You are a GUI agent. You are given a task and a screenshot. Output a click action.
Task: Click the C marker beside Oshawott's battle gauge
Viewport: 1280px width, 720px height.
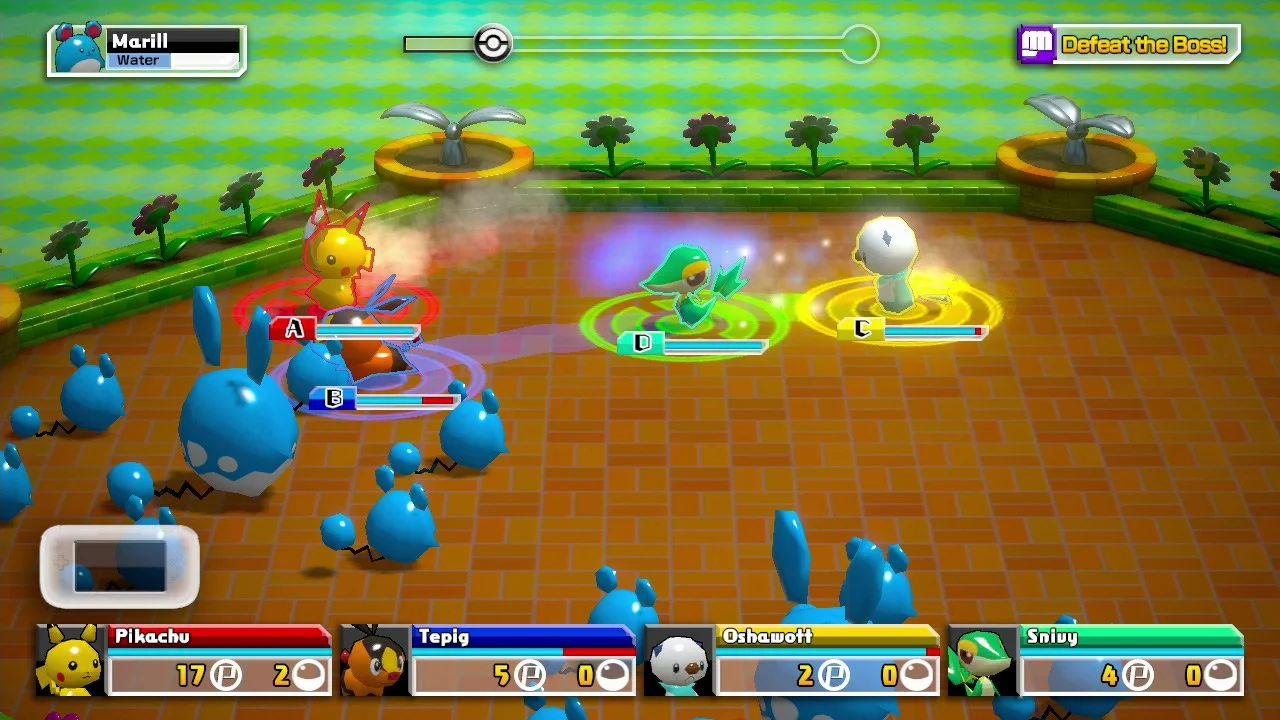tap(862, 327)
